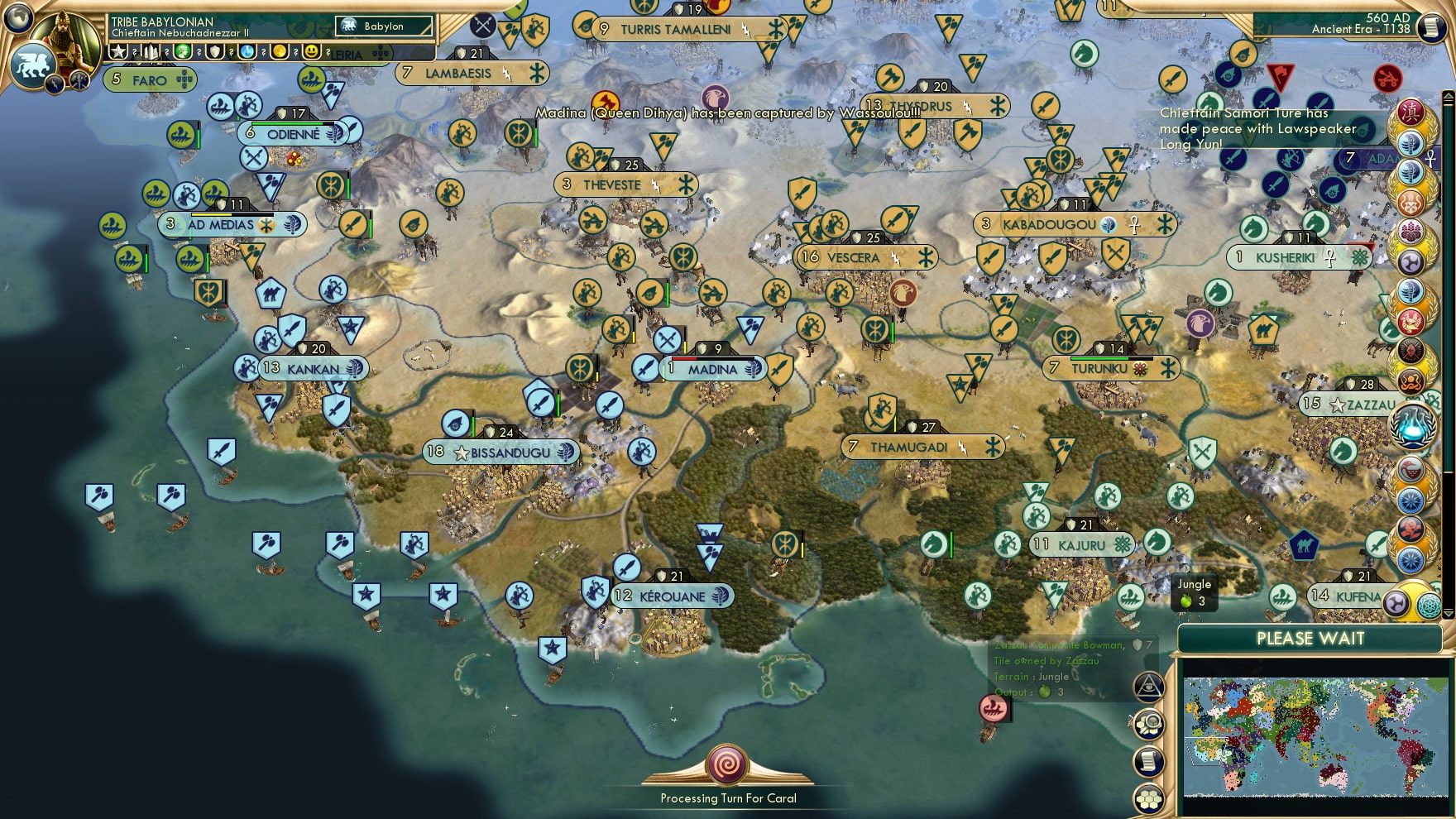
Task: Open the game menu button at top right
Action: [1430, 27]
